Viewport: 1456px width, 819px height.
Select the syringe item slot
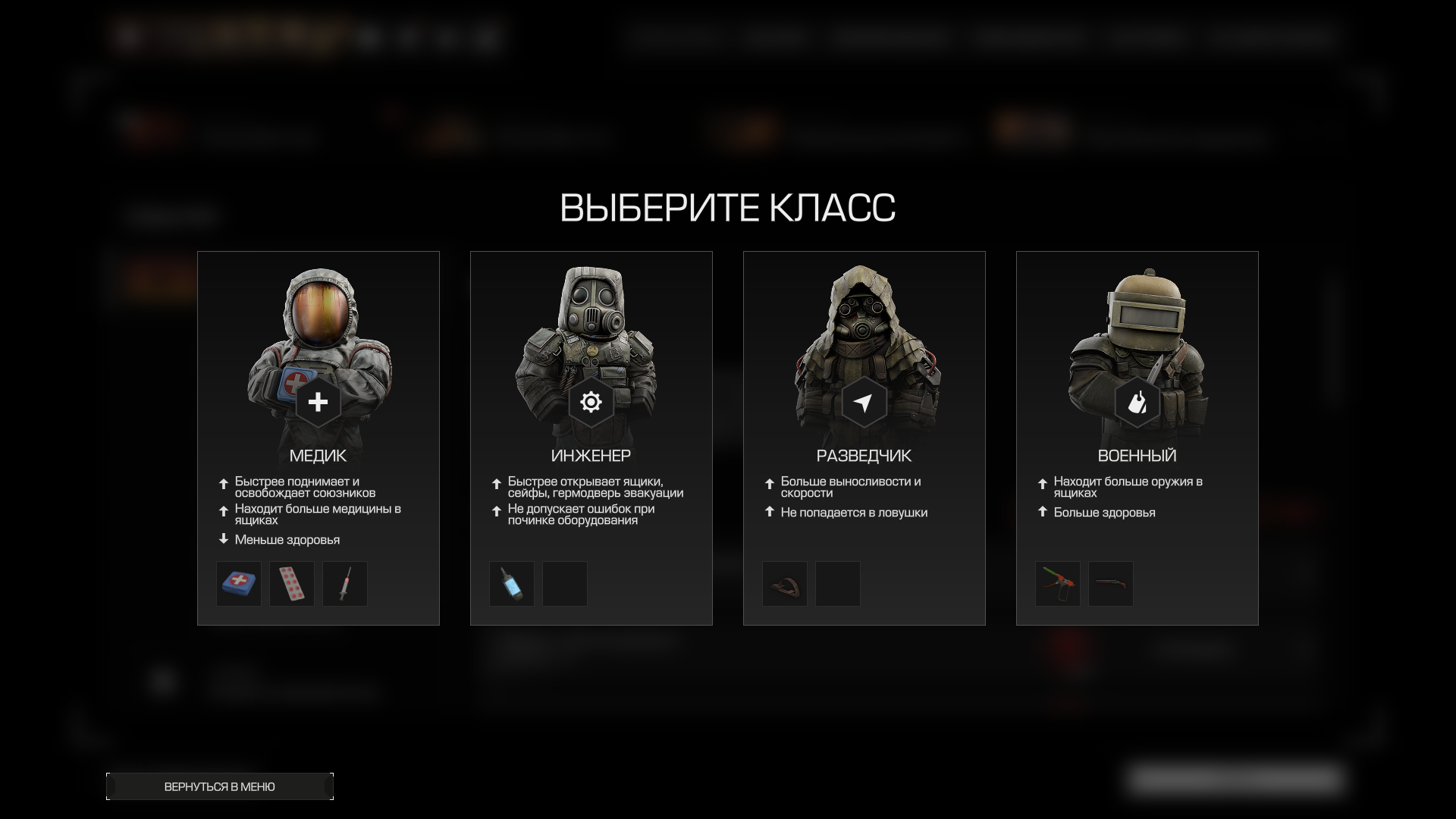345,584
